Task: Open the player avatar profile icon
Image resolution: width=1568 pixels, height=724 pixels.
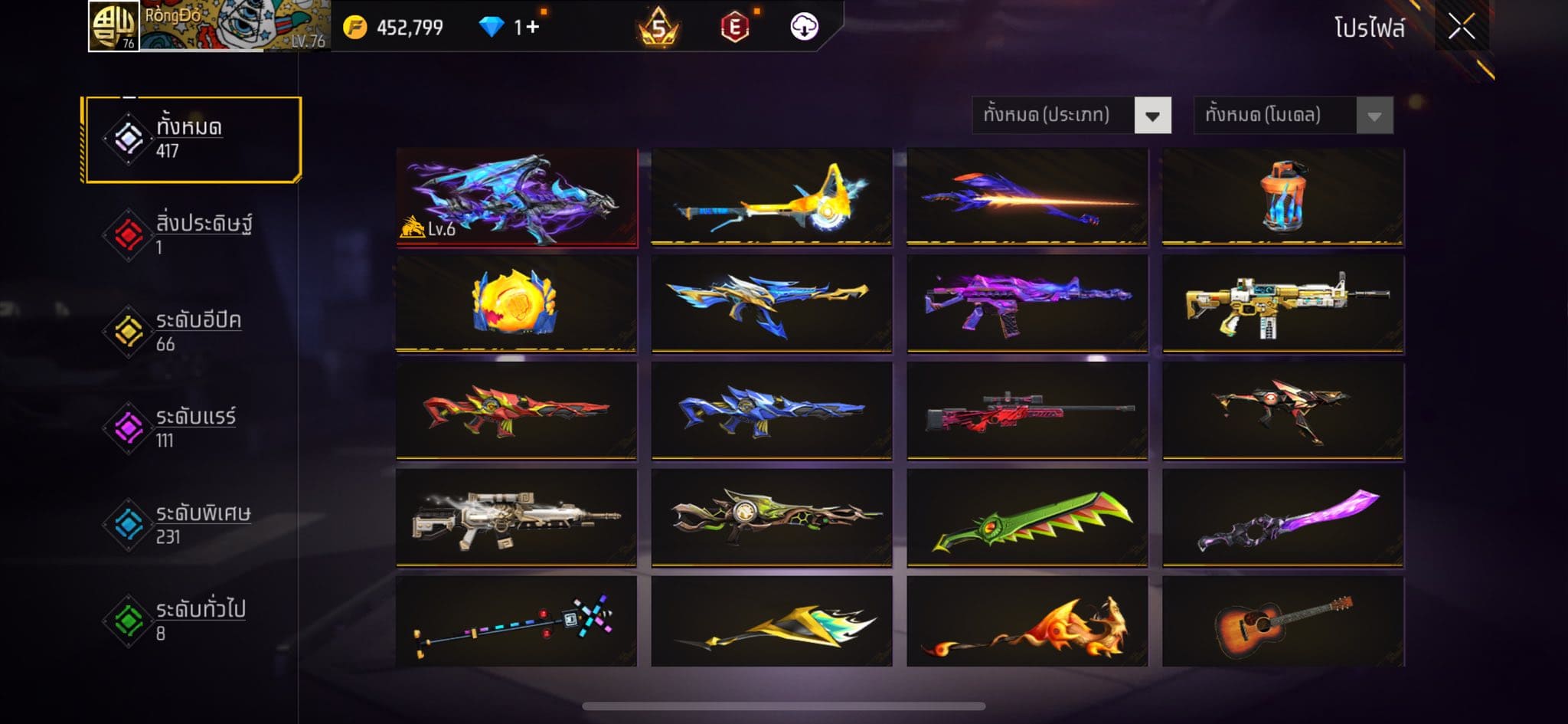Action: 113,26
